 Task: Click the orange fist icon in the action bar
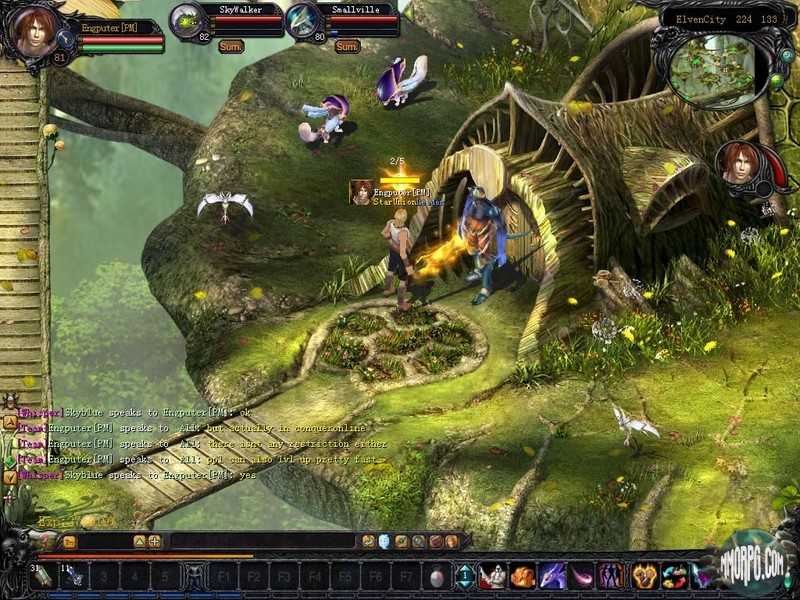(x=644, y=576)
